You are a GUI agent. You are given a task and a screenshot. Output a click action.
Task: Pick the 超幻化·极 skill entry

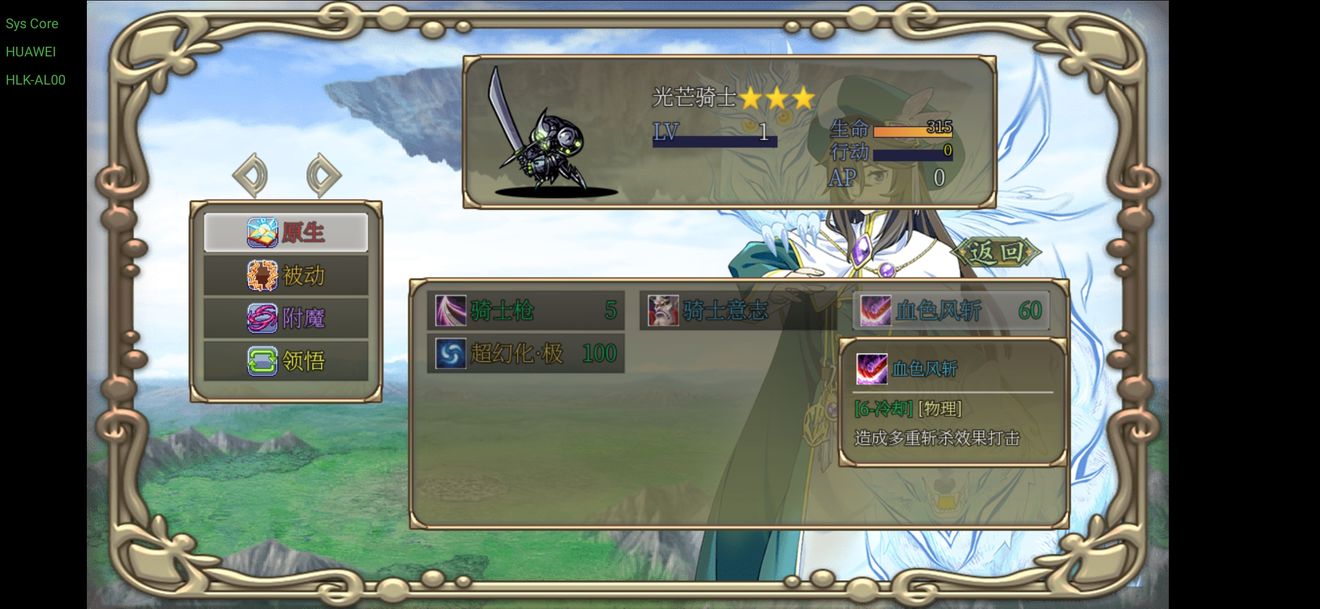point(526,353)
